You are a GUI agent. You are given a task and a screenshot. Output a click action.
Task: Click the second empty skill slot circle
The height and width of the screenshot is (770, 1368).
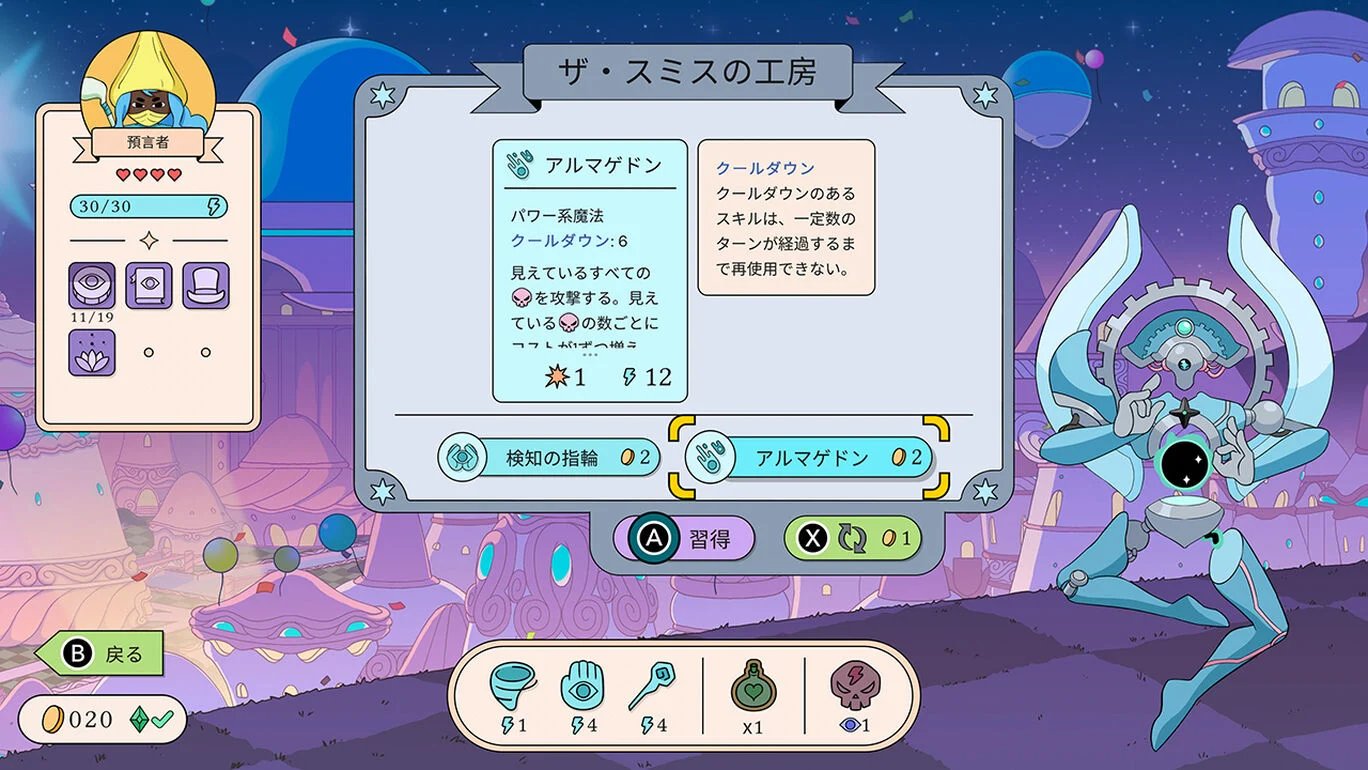click(205, 353)
